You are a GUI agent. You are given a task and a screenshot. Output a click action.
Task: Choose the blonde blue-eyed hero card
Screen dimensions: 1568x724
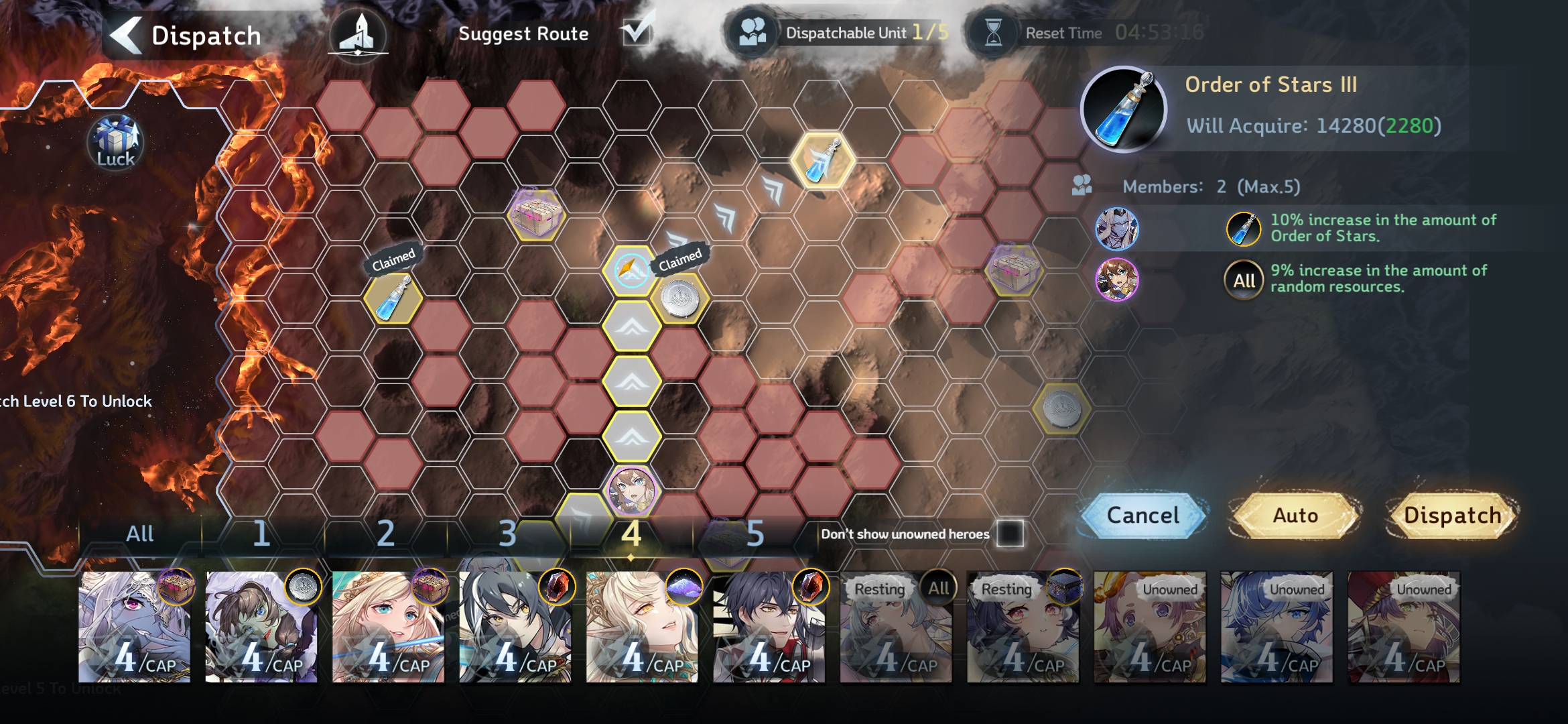(388, 627)
